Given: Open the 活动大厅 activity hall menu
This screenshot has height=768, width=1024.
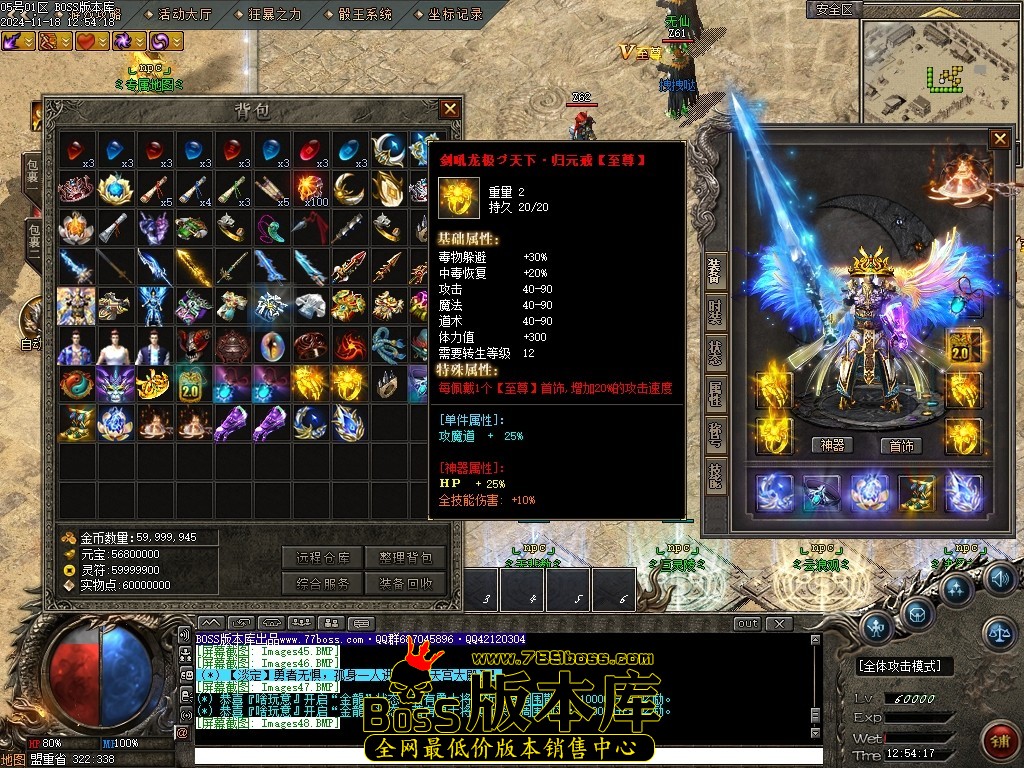Looking at the screenshot, I should 185,14.
